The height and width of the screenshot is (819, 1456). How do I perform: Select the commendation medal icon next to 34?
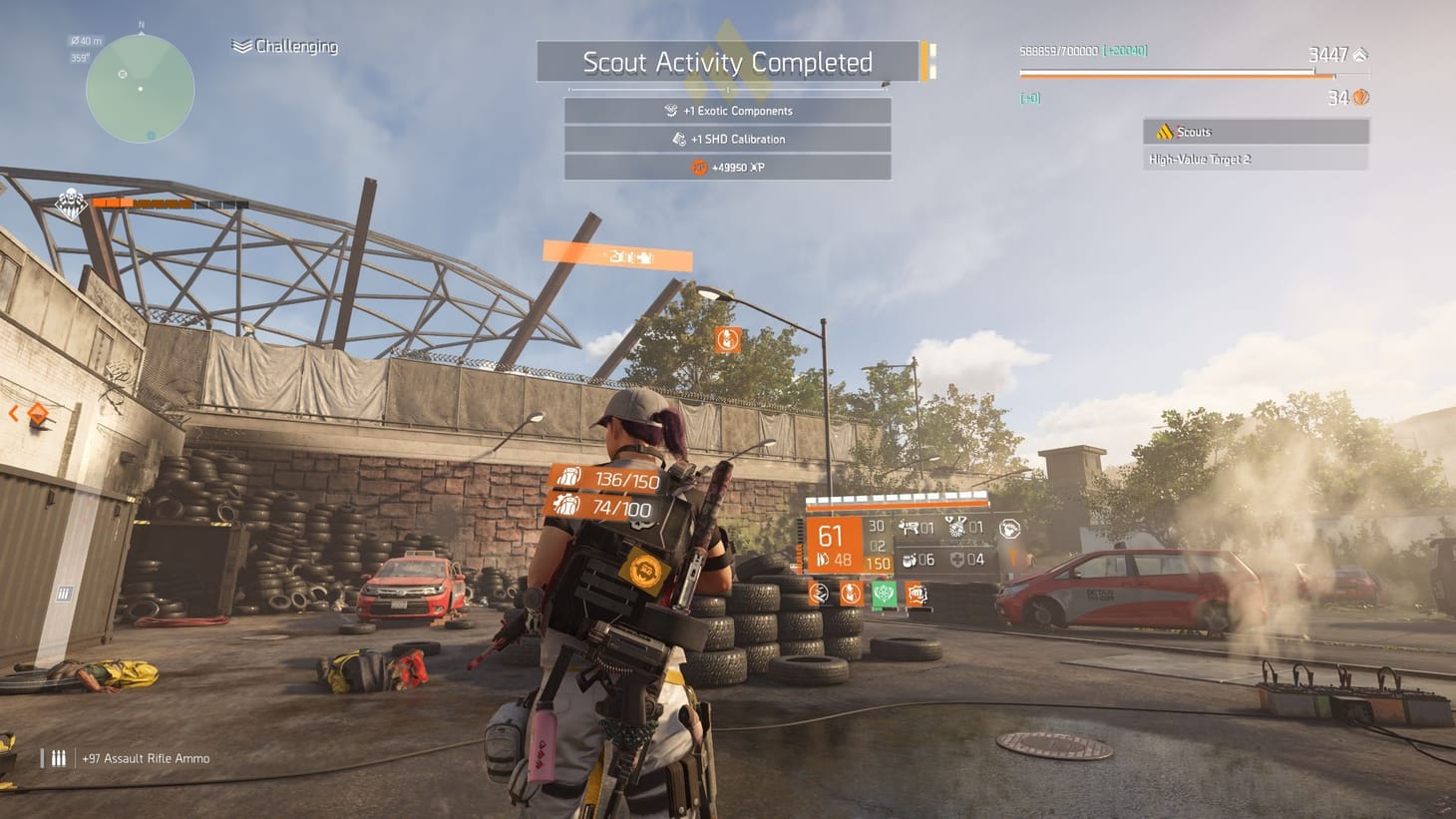coord(1359,97)
